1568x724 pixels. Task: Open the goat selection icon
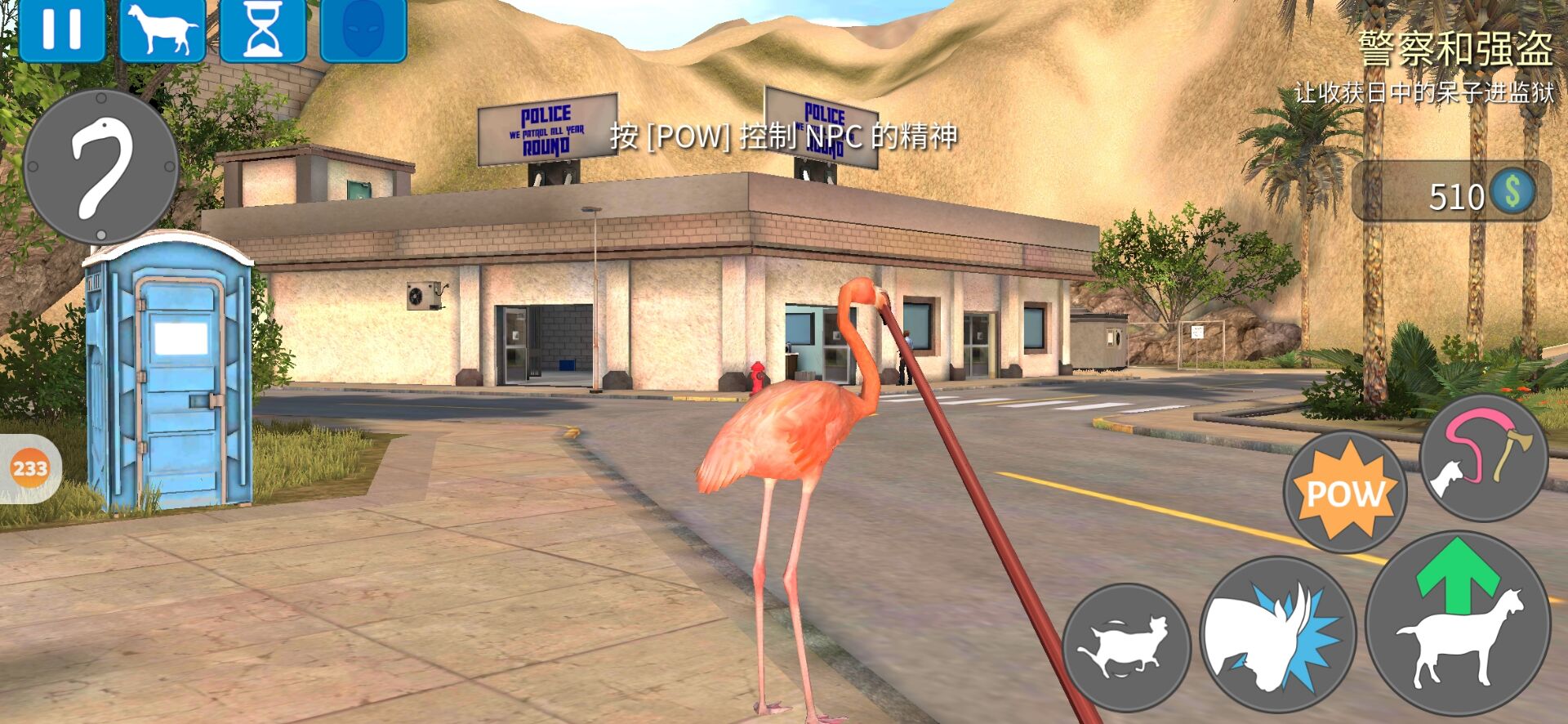click(163, 29)
